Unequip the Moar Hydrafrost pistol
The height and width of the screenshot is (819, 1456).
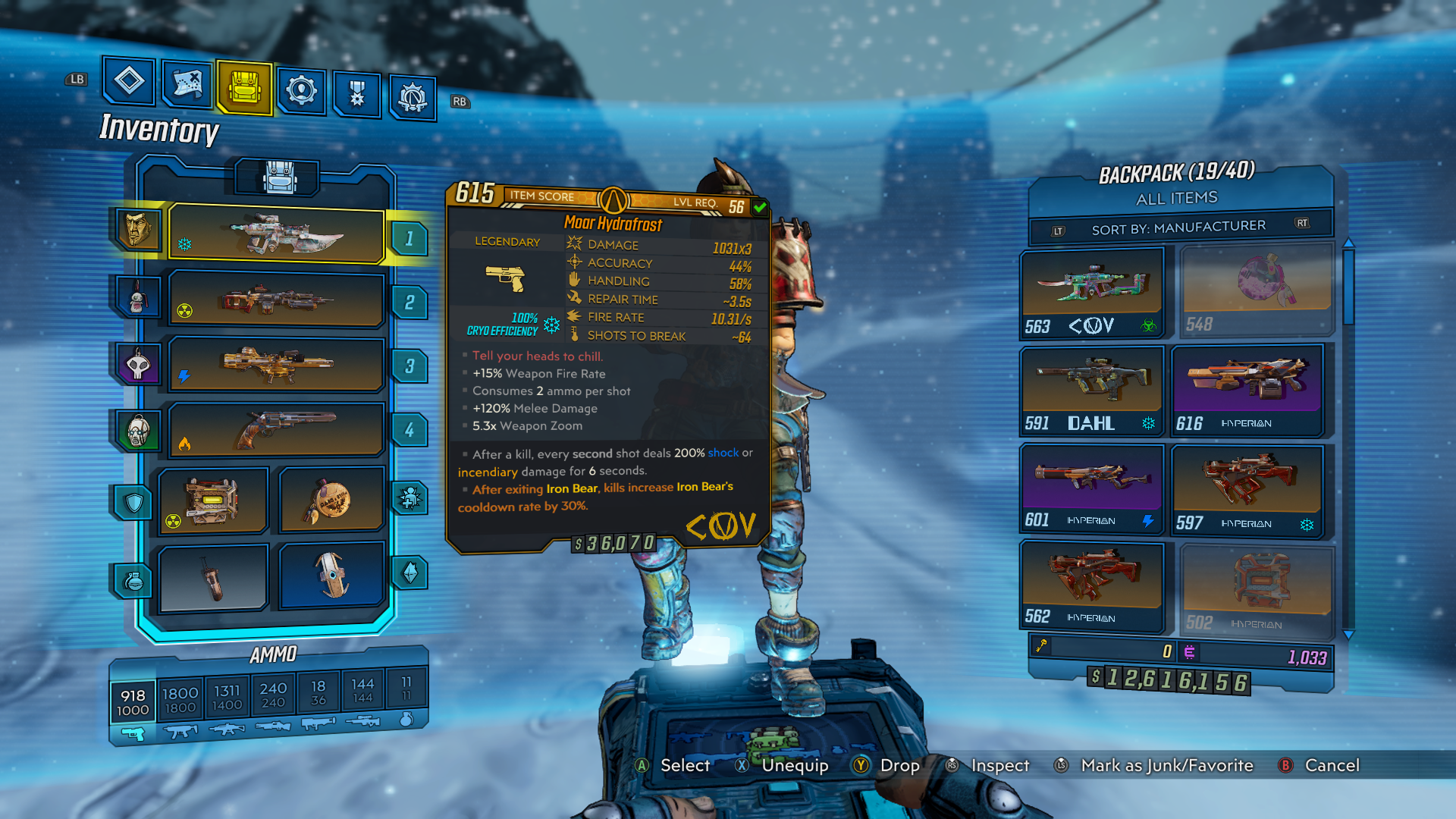[x=795, y=766]
